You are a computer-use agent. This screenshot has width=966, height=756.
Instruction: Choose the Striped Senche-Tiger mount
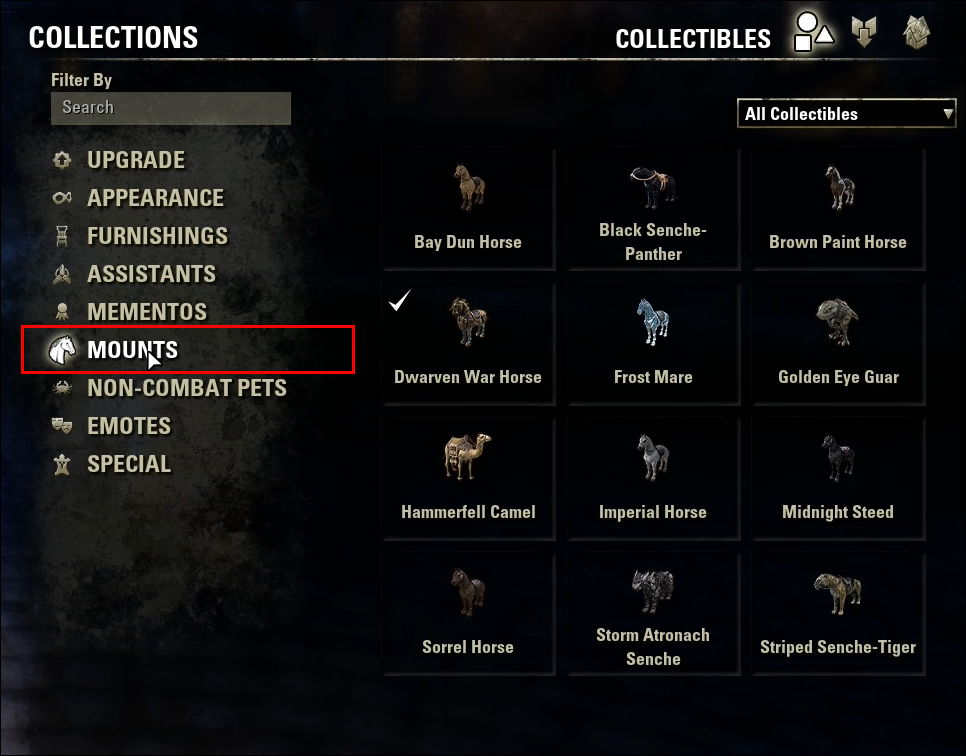tap(838, 615)
